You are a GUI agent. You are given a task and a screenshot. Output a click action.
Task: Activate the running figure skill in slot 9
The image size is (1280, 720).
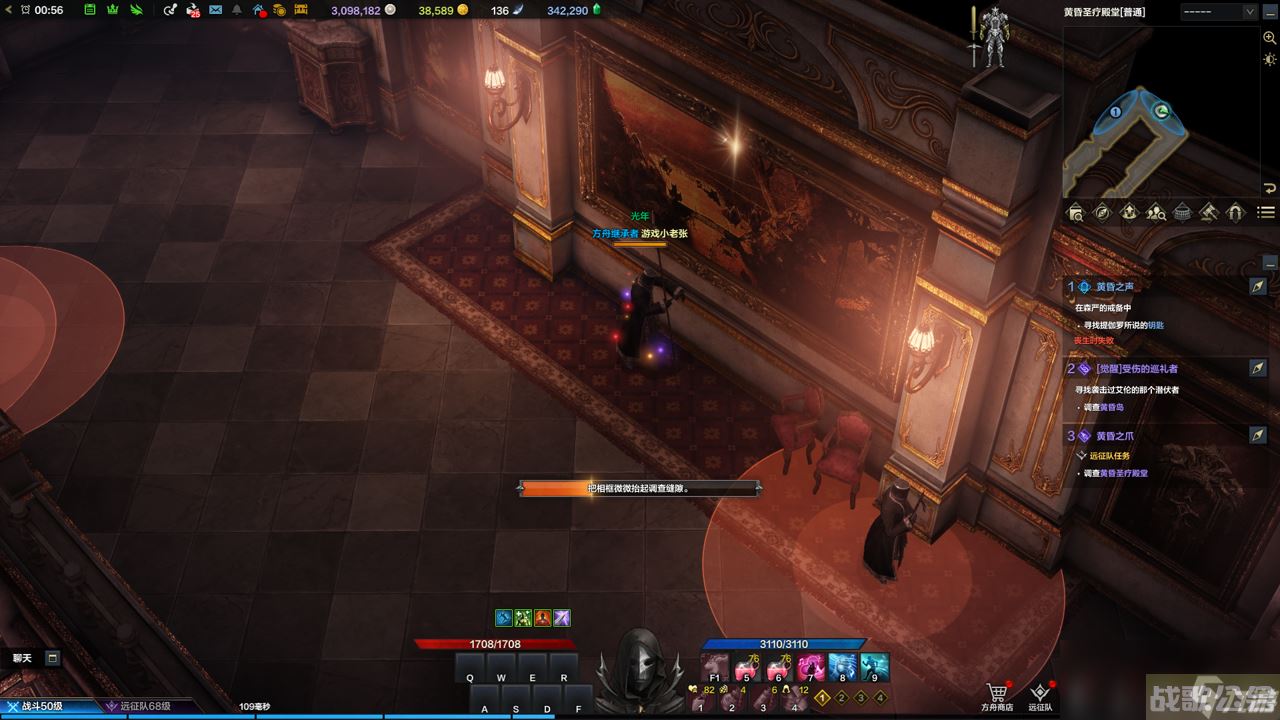click(874, 666)
